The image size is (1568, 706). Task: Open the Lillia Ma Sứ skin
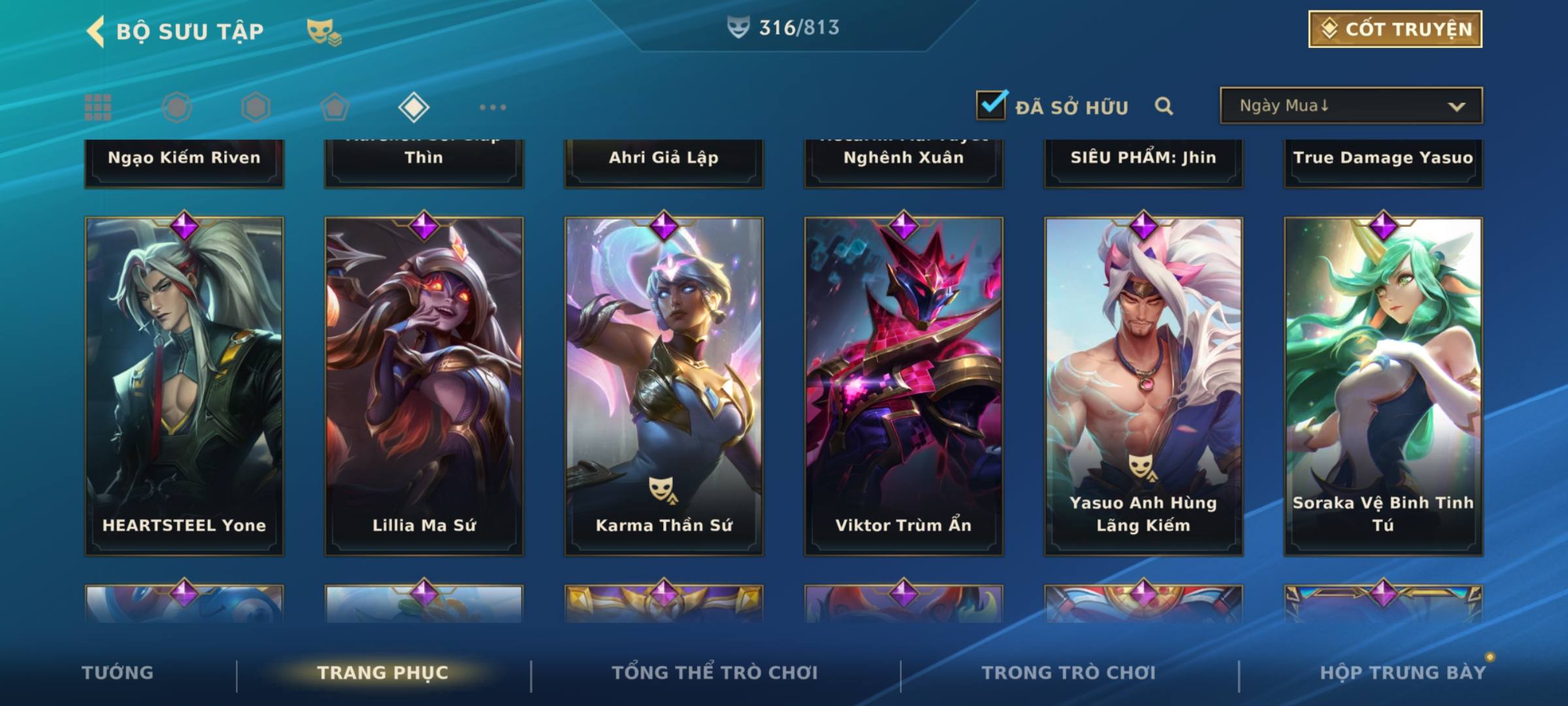[x=424, y=386]
